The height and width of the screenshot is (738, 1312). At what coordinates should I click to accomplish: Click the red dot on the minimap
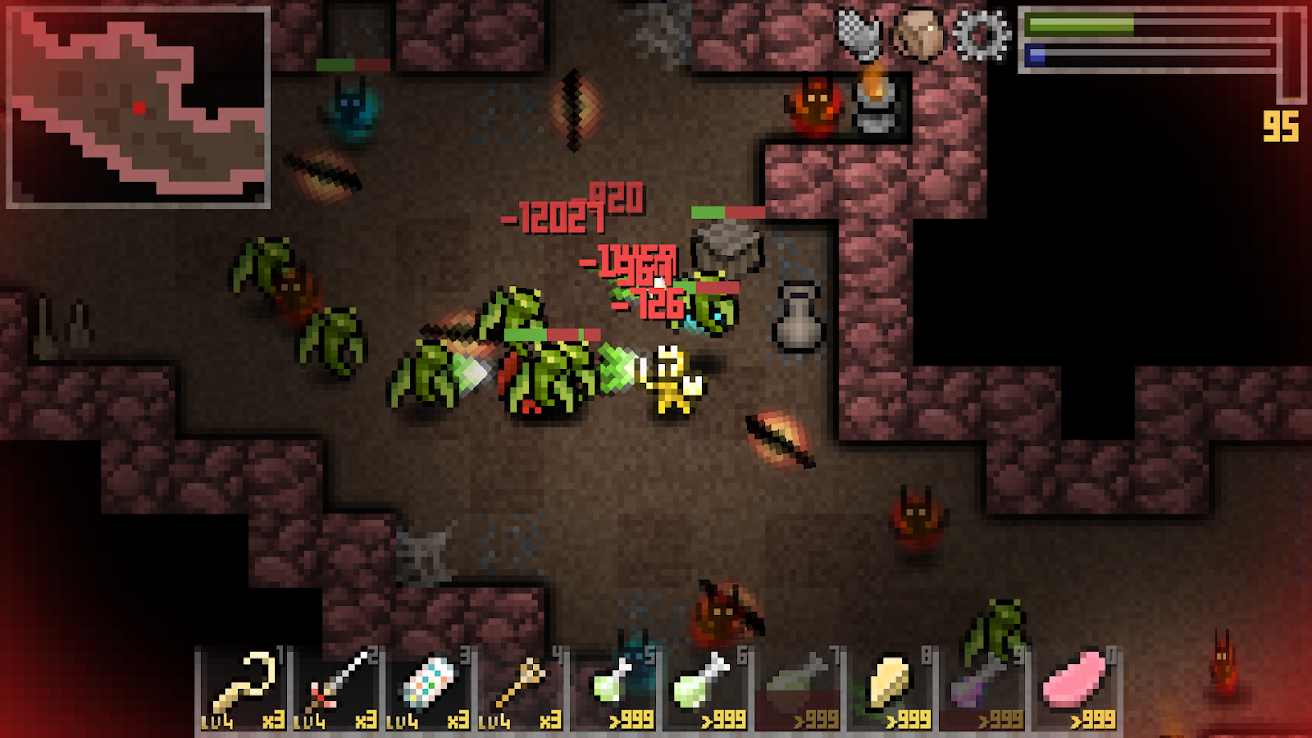pyautogui.click(x=140, y=108)
